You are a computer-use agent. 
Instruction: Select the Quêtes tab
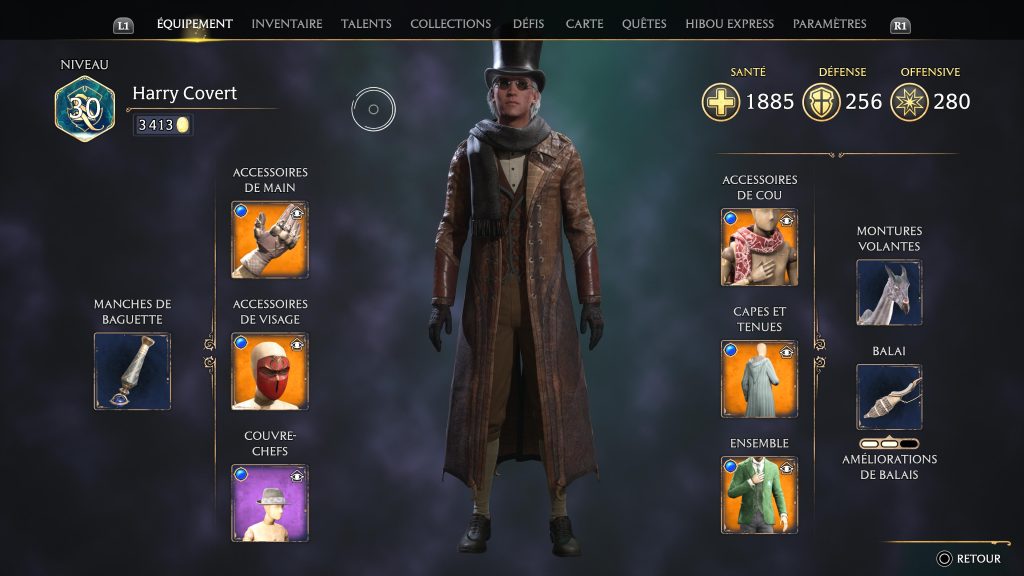point(644,24)
